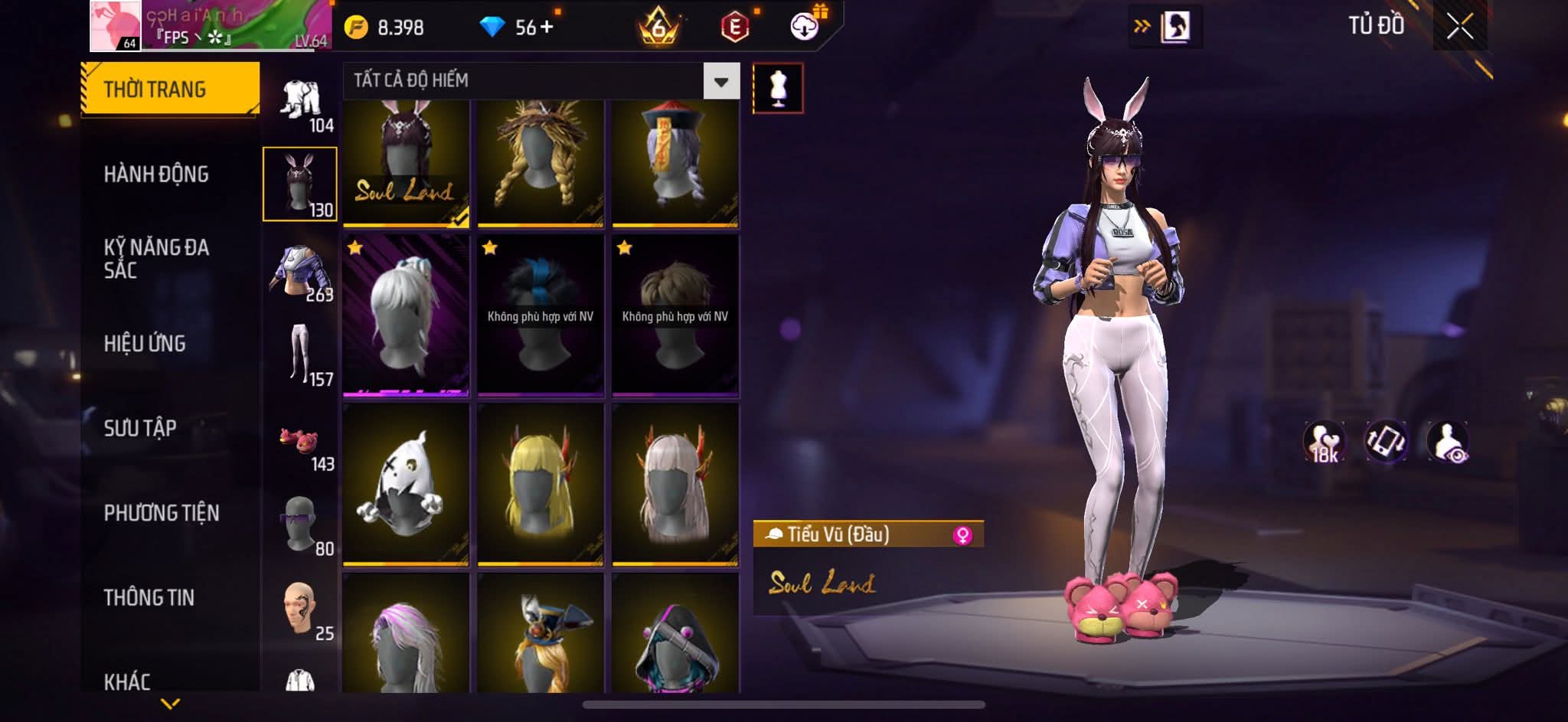
Task: Pick the blonde braided straw hat hairstyle
Action: tap(541, 163)
